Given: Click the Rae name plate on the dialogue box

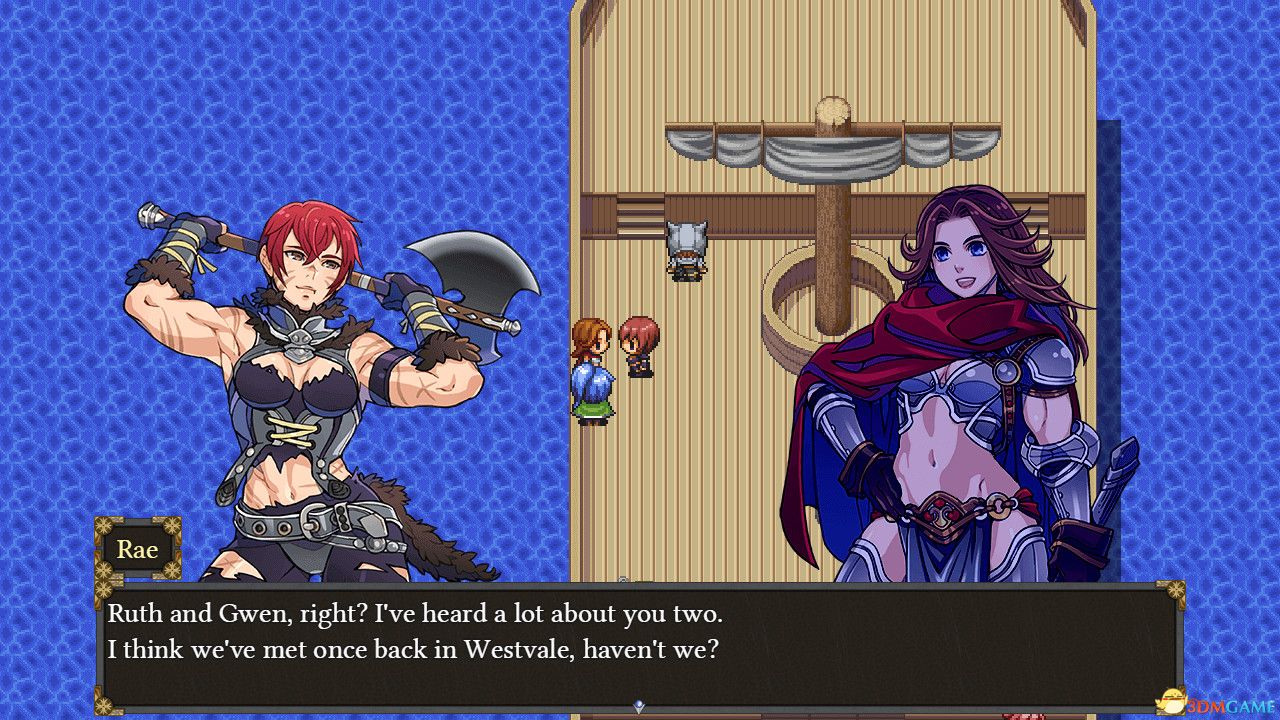Looking at the screenshot, I should pyautogui.click(x=138, y=549).
